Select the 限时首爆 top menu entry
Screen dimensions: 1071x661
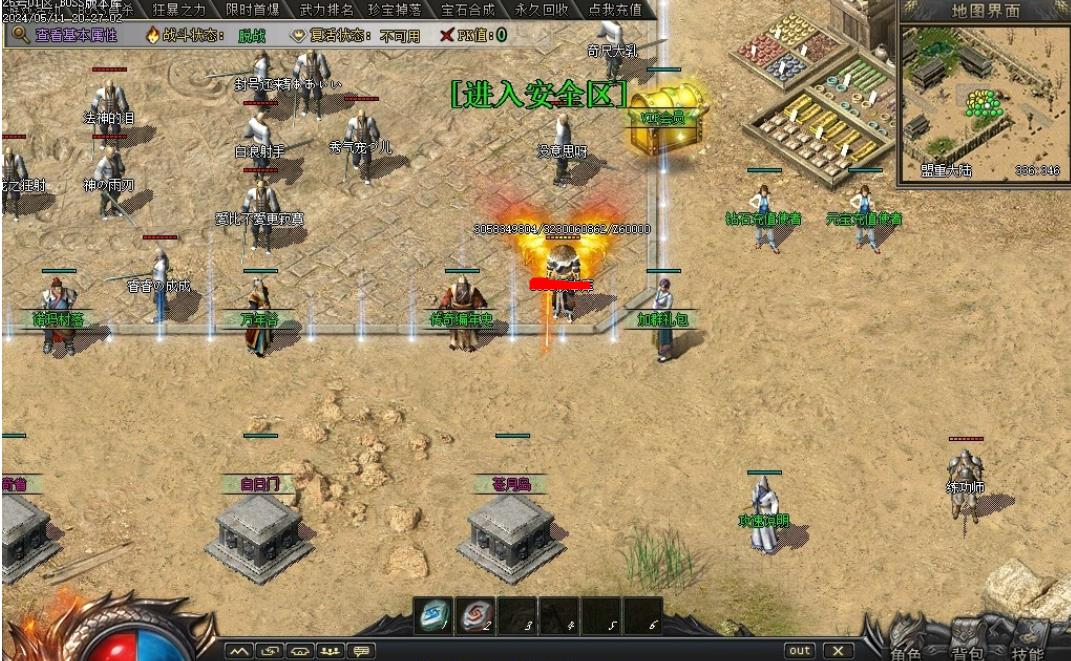tap(253, 10)
